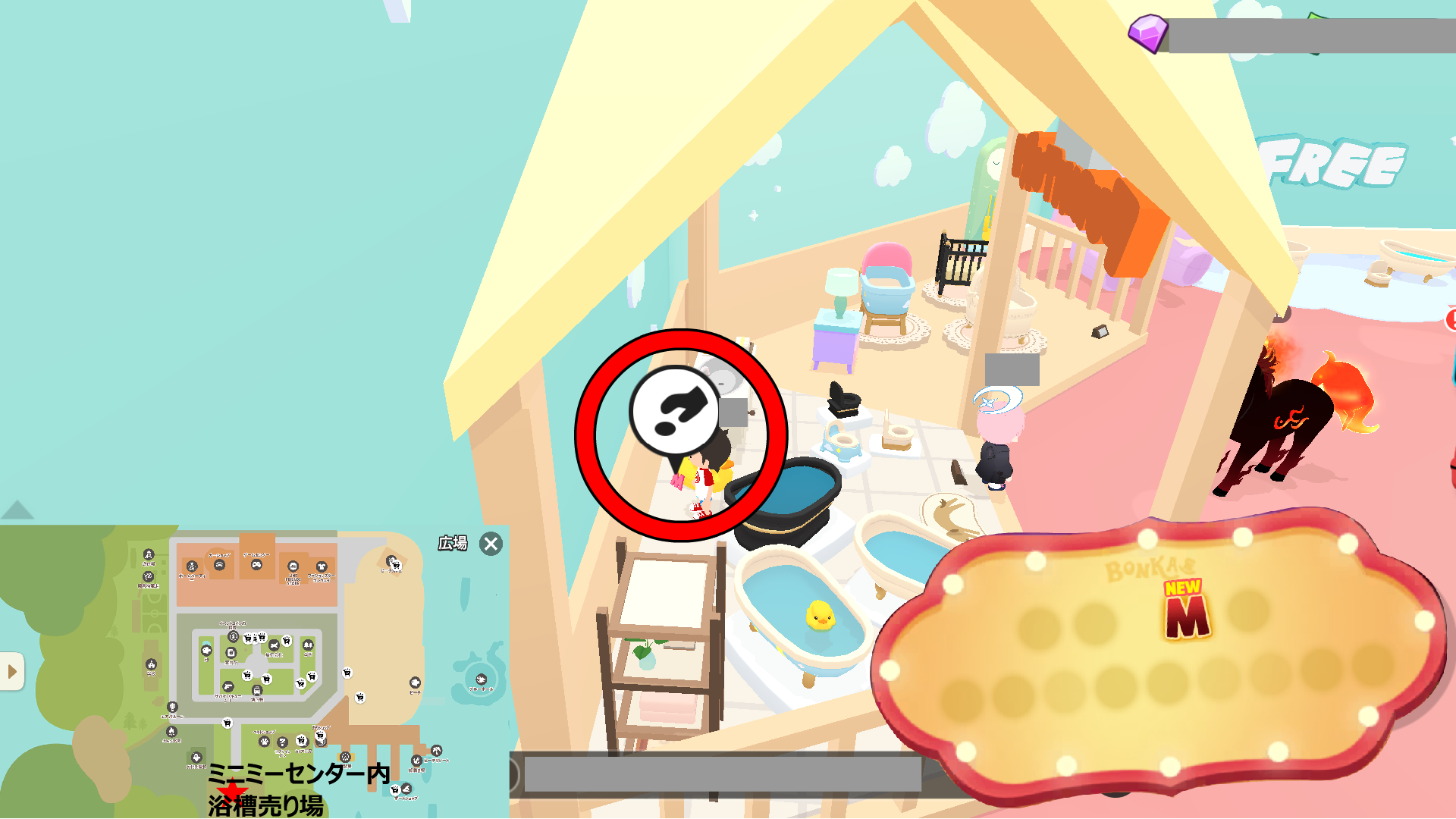Close the plaza map overlay

491,544
